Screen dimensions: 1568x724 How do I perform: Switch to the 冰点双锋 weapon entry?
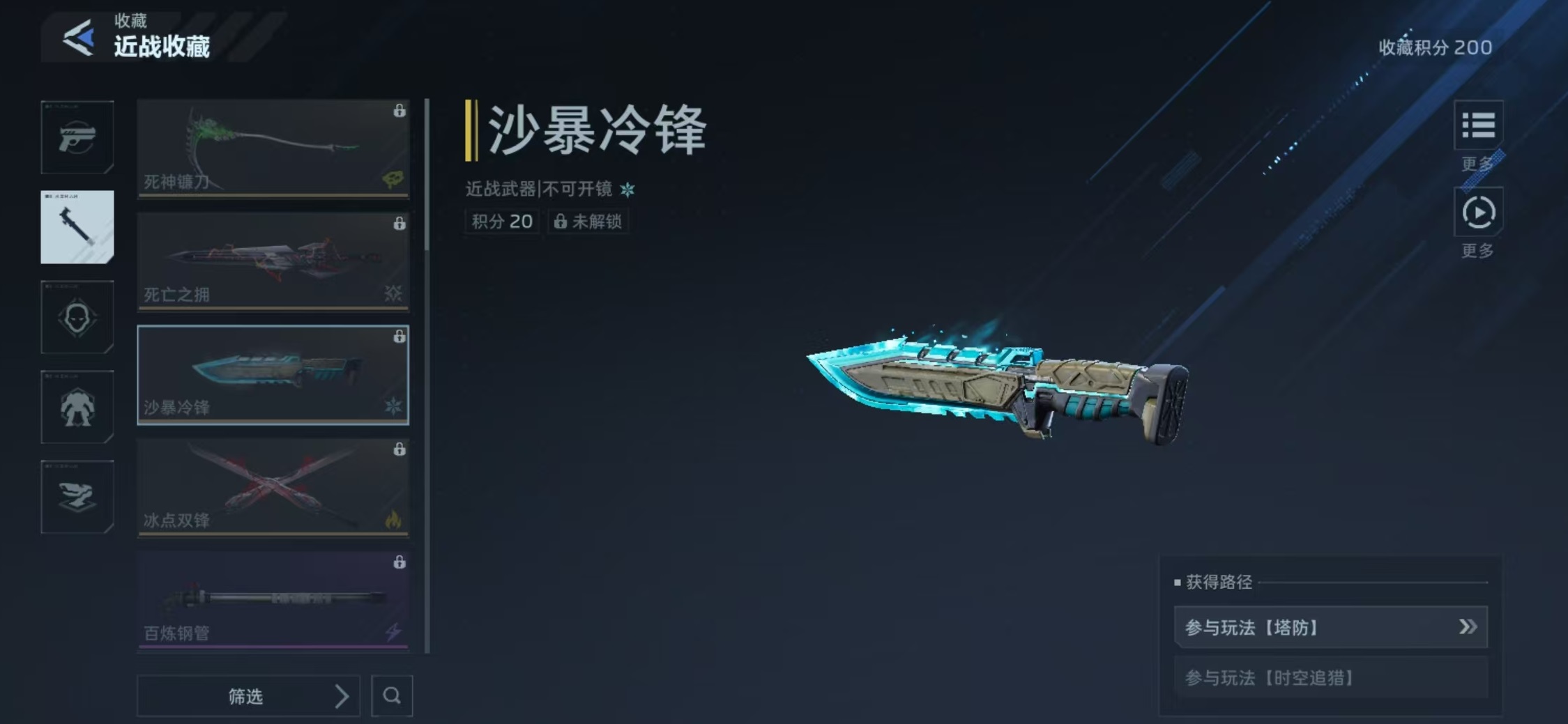(273, 488)
